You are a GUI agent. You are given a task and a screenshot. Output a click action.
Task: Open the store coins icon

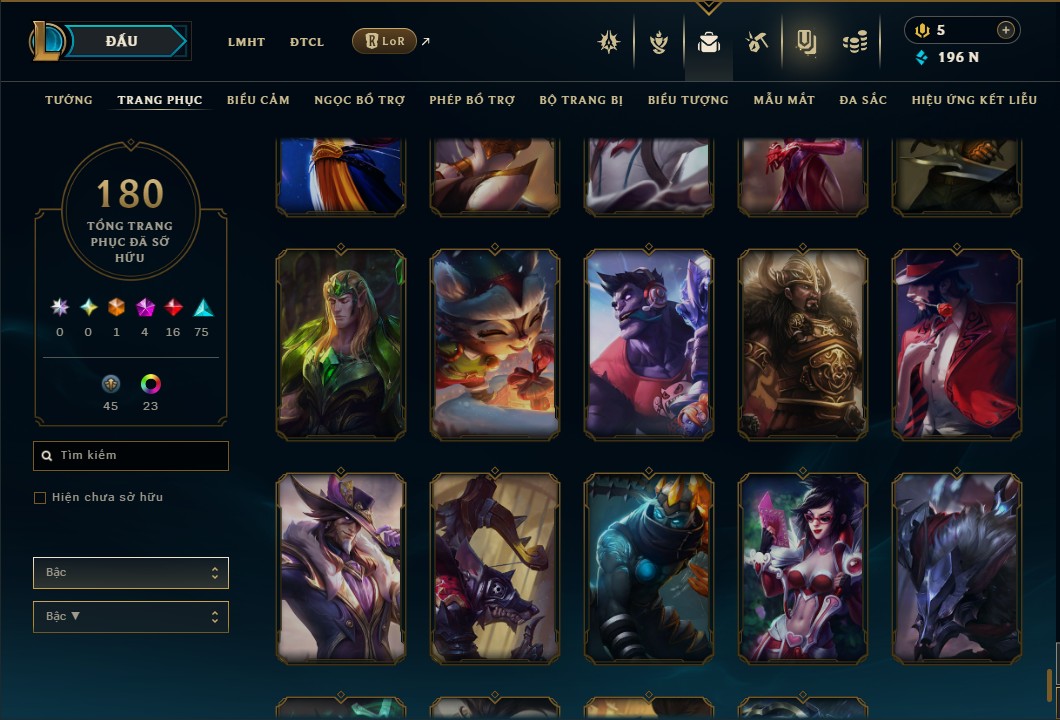854,42
